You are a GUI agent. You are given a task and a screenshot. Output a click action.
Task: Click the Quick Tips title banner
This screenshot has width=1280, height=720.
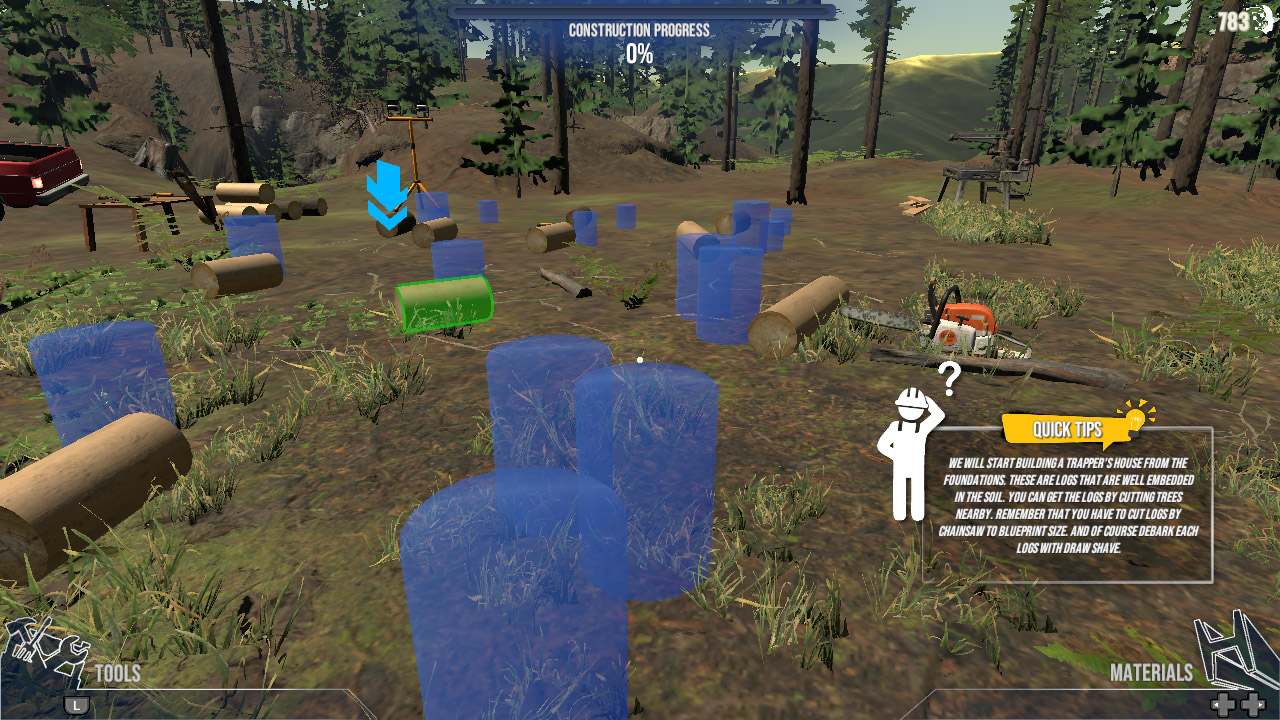pos(1067,430)
